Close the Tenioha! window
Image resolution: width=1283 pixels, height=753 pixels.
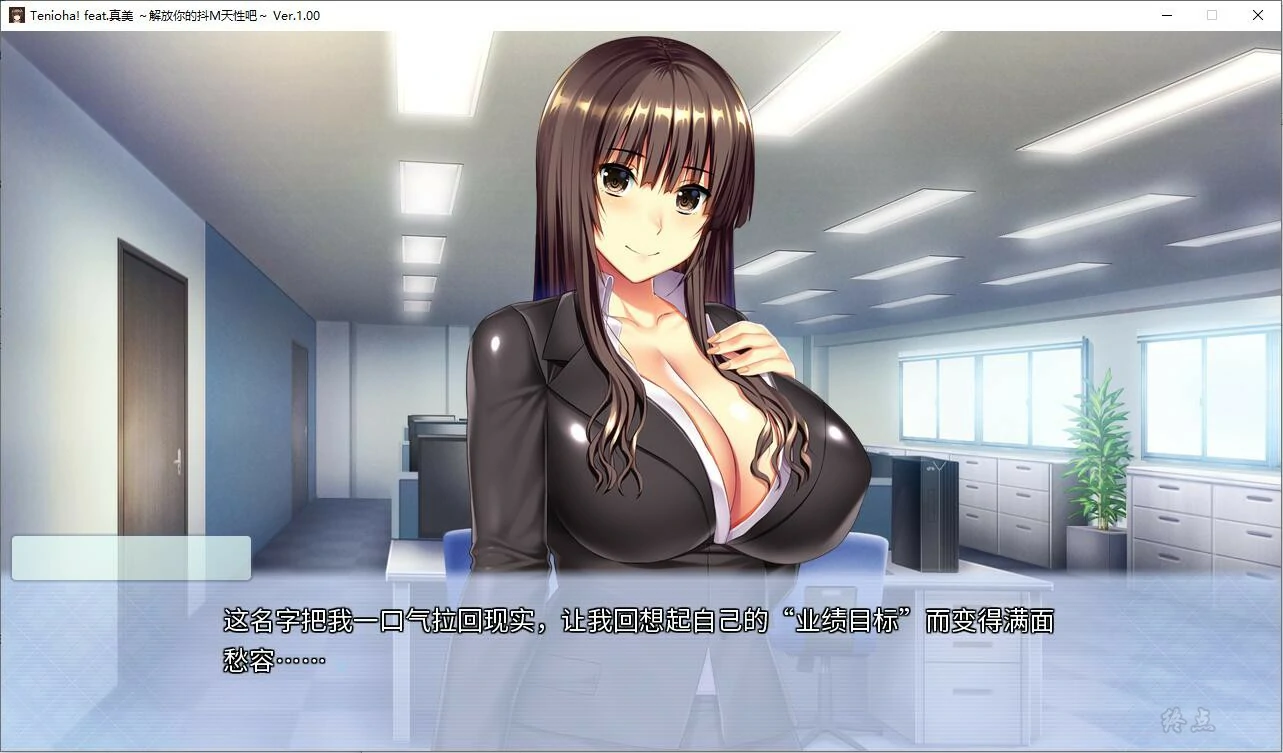tap(1257, 15)
